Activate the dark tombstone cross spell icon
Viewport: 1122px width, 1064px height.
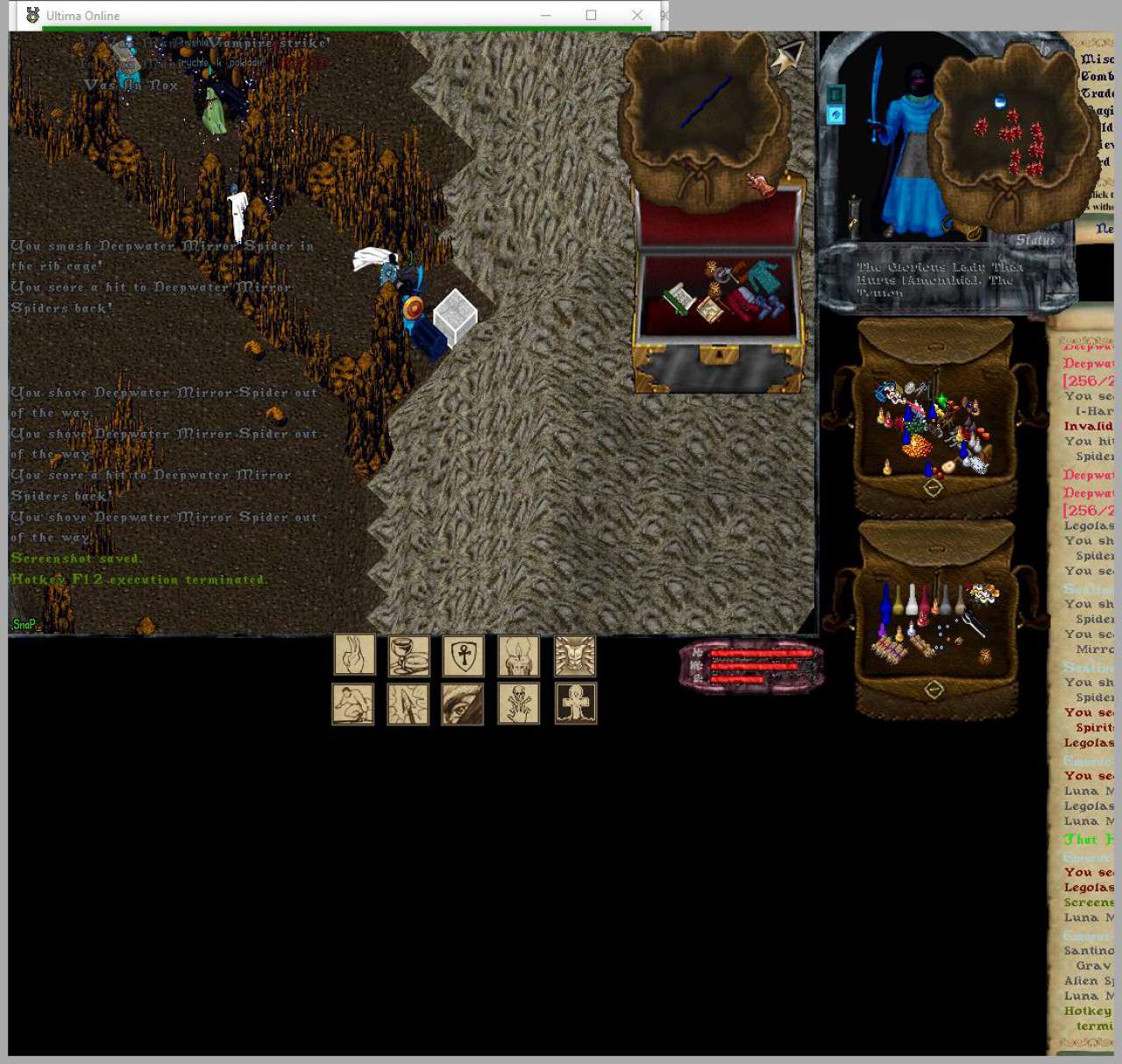click(x=576, y=704)
